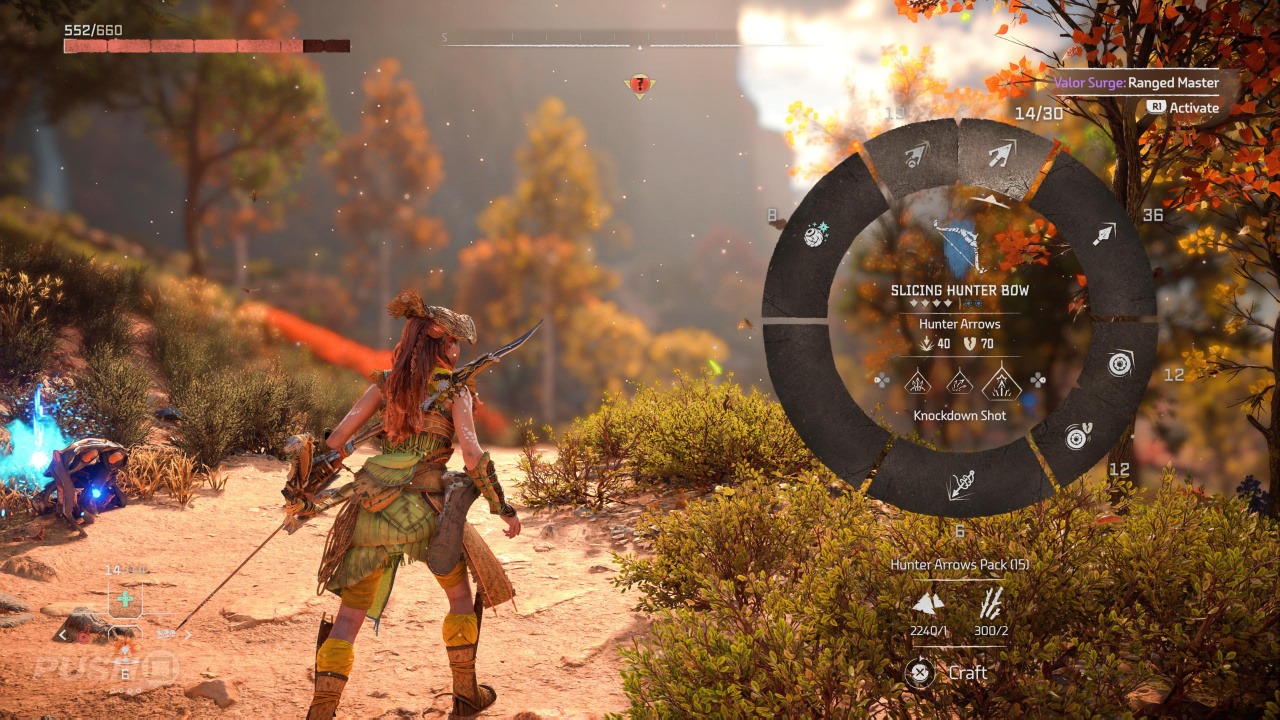Choose the Knockdown Shot technique icon
Screen dimensions: 1280x720
(x=1001, y=382)
